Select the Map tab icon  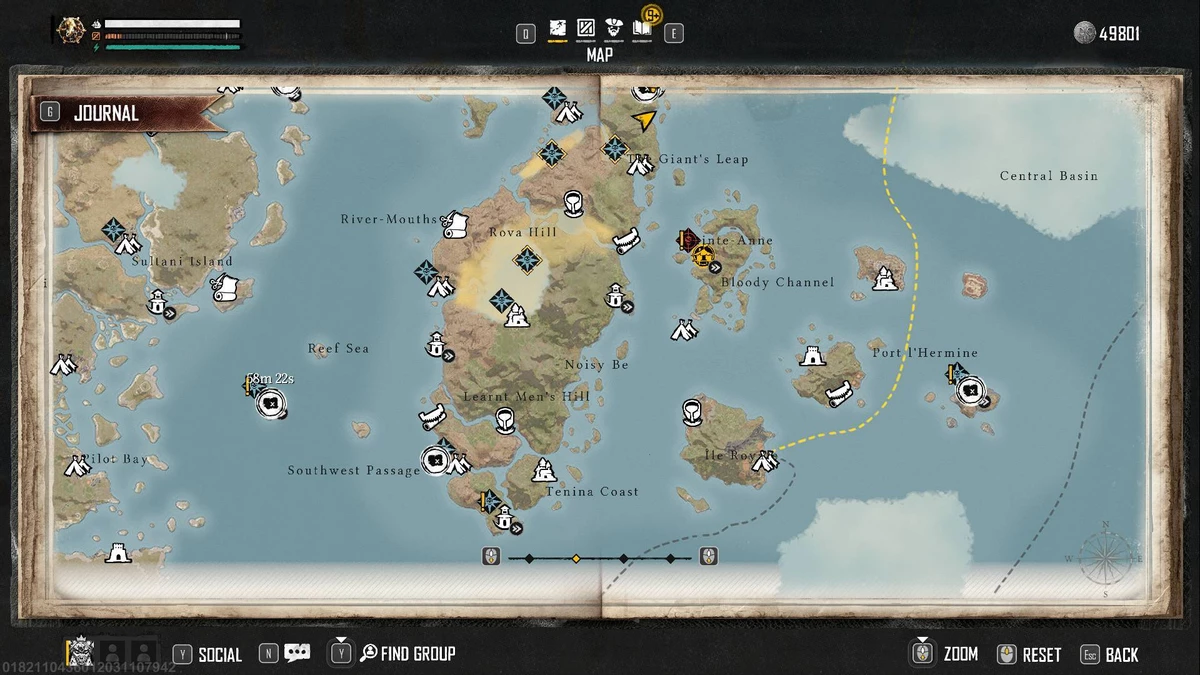(558, 32)
